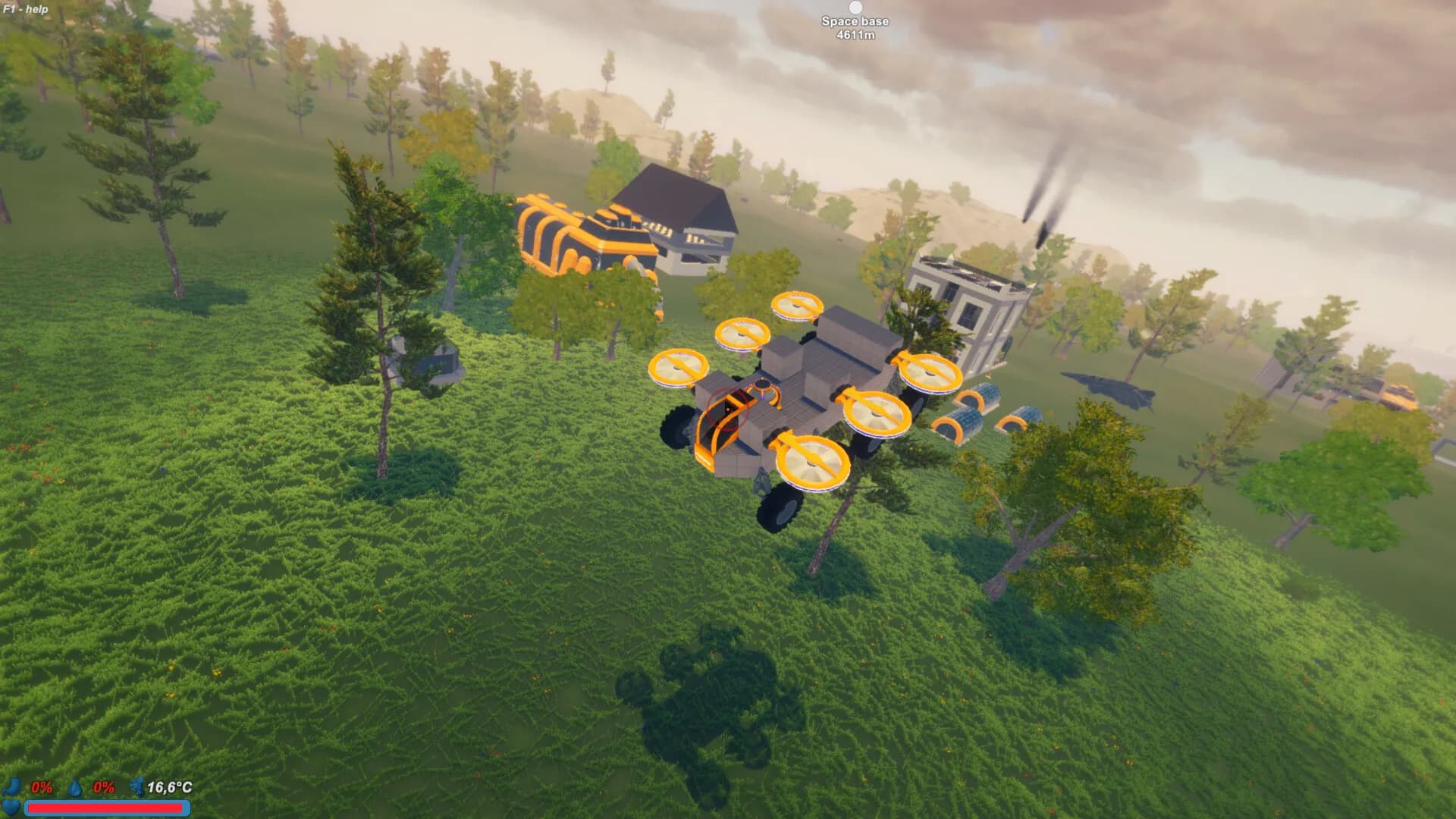
Task: Click the 16,6°C temperature reading
Action: 171,788
